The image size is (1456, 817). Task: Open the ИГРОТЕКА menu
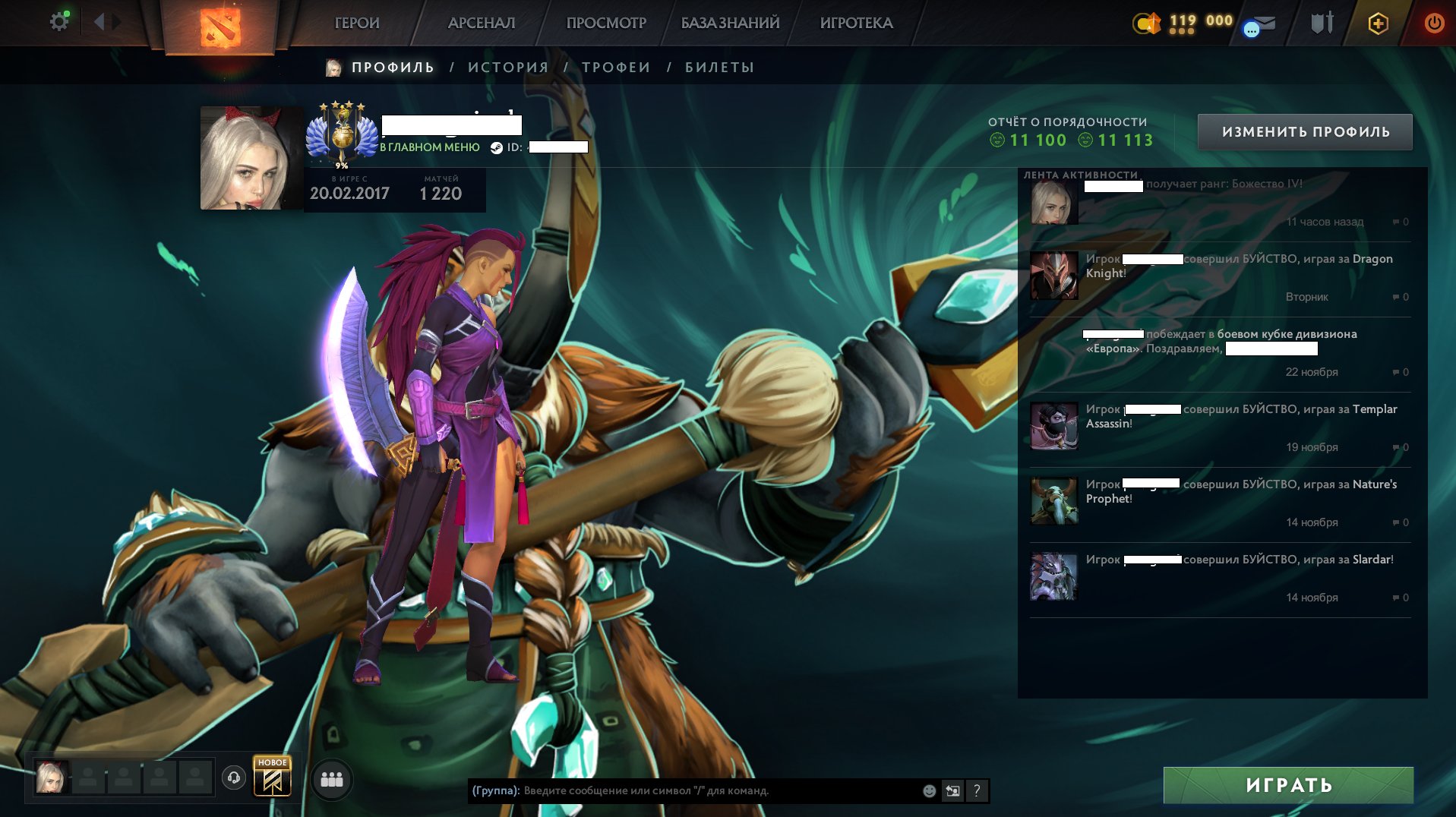tap(856, 23)
